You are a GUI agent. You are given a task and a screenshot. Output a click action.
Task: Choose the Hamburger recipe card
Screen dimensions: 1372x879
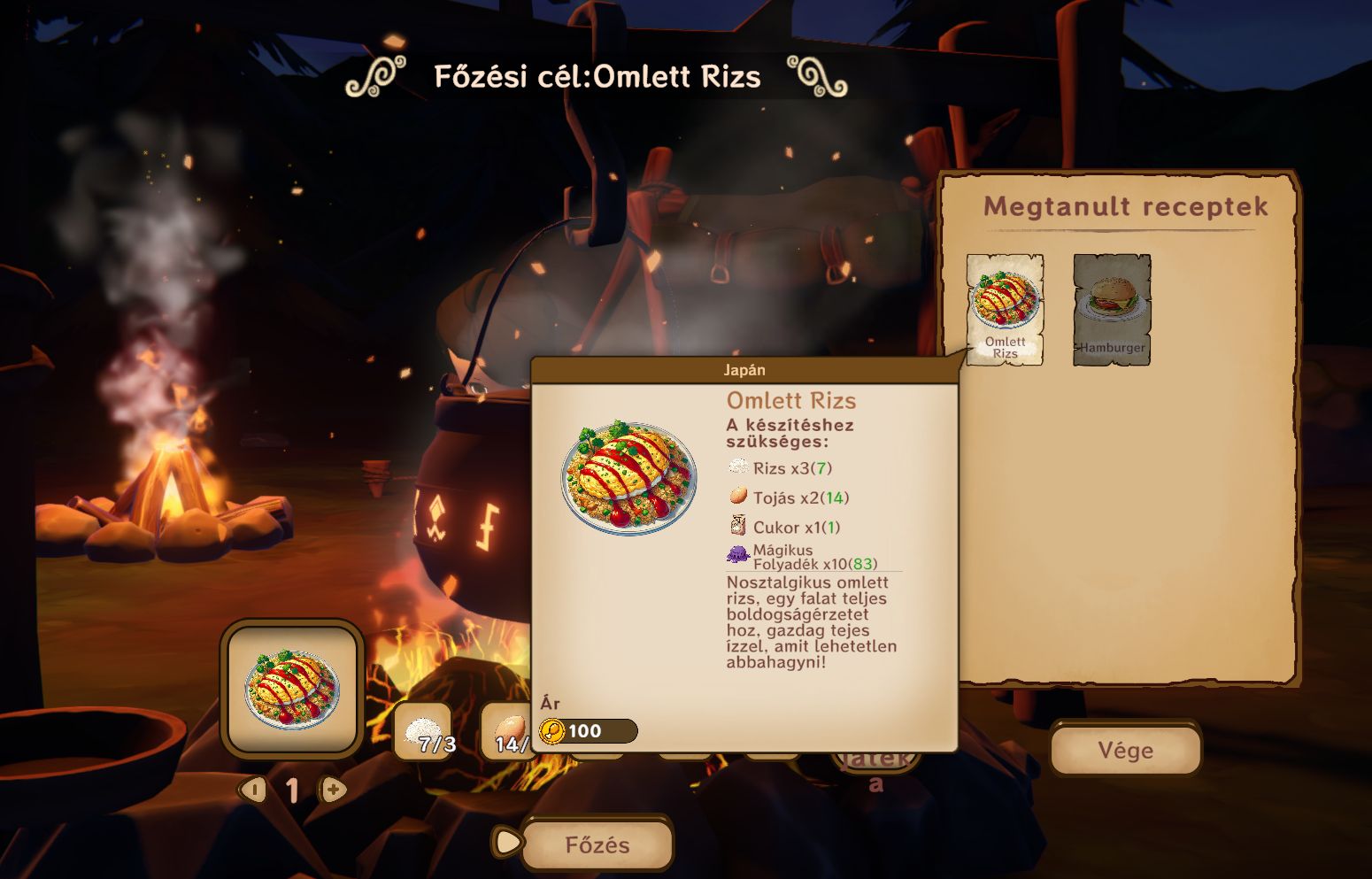tap(1112, 309)
